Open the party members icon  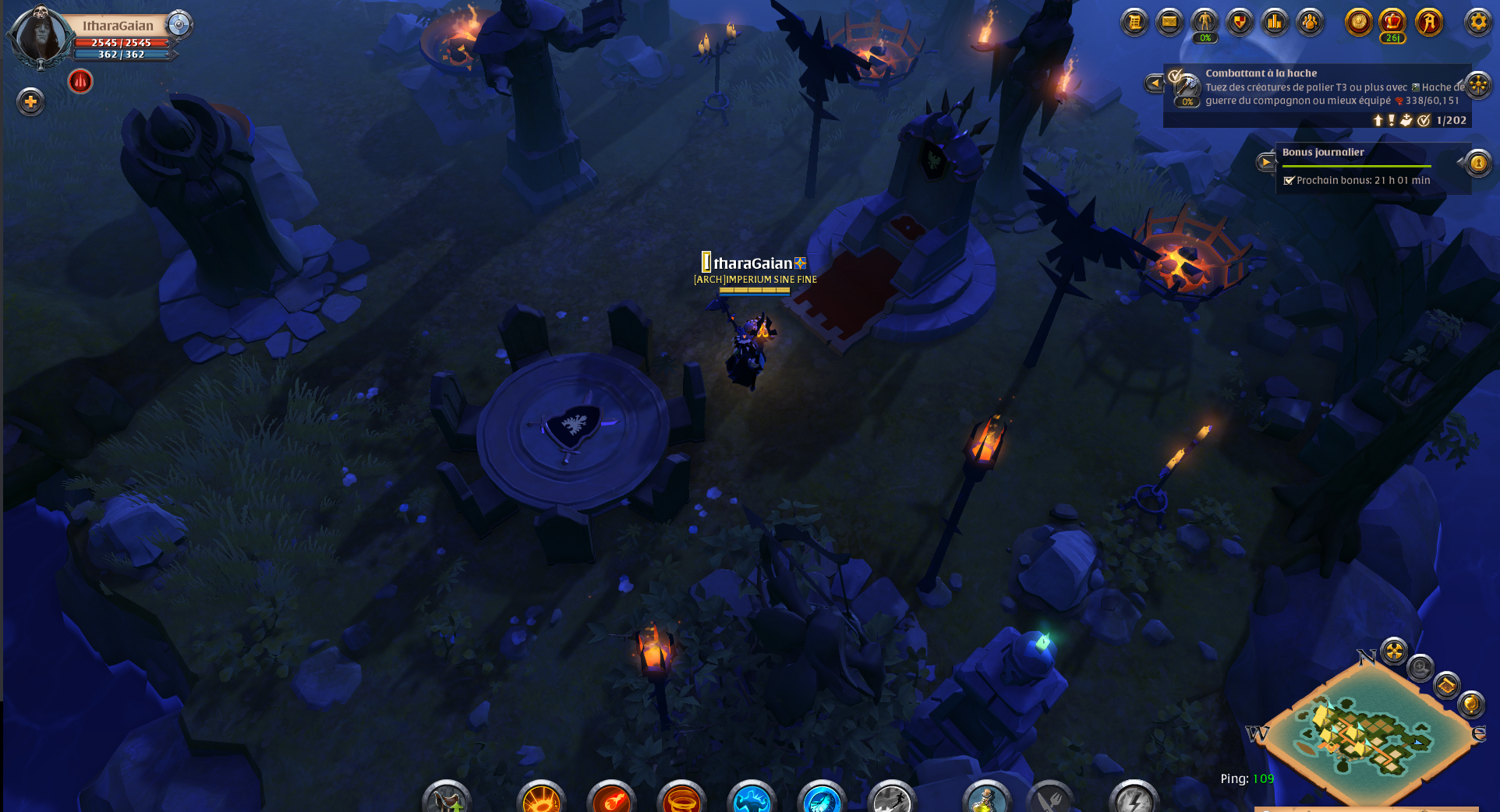(x=1310, y=22)
